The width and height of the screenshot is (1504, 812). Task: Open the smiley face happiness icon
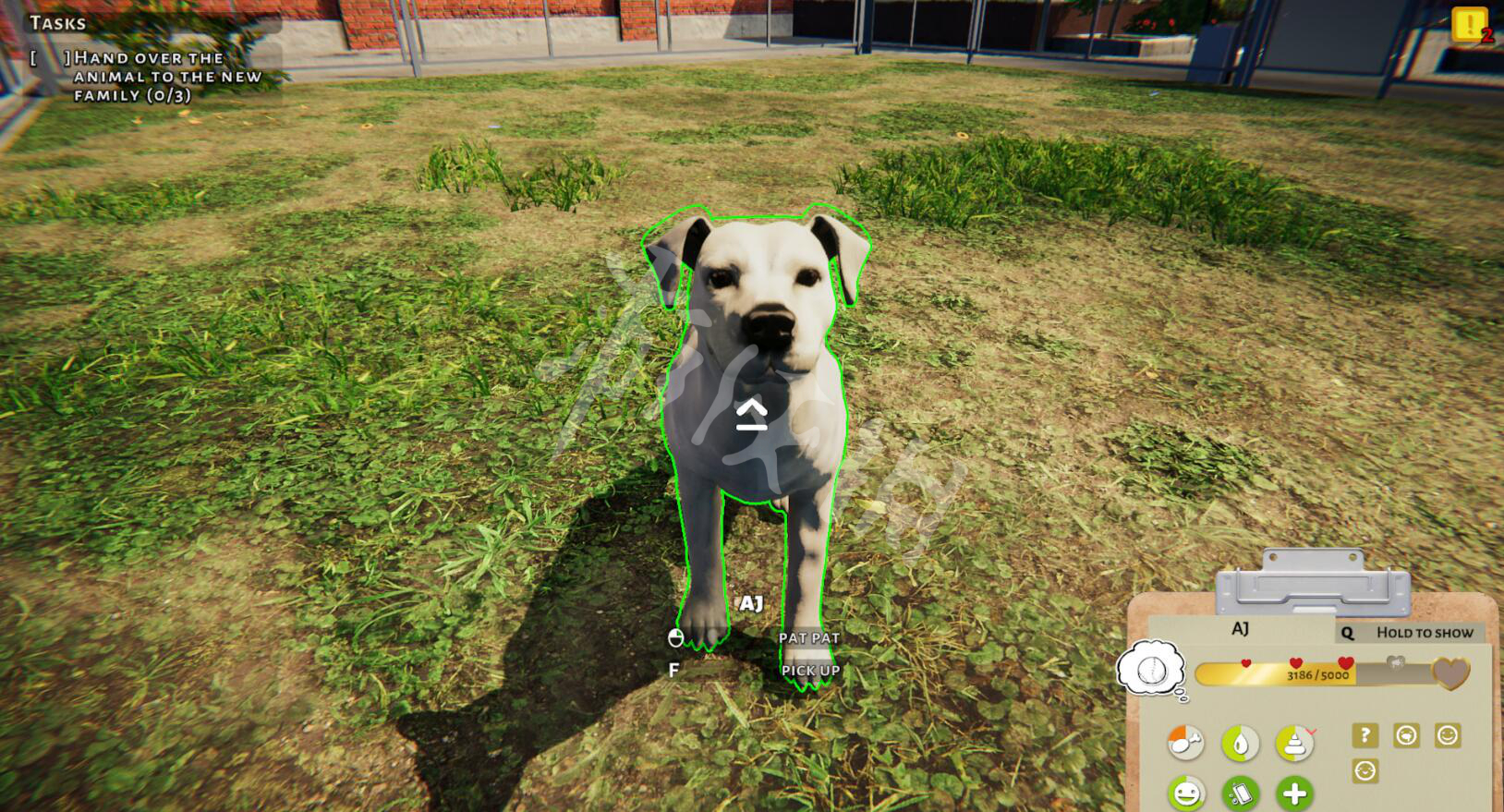tap(1185, 793)
